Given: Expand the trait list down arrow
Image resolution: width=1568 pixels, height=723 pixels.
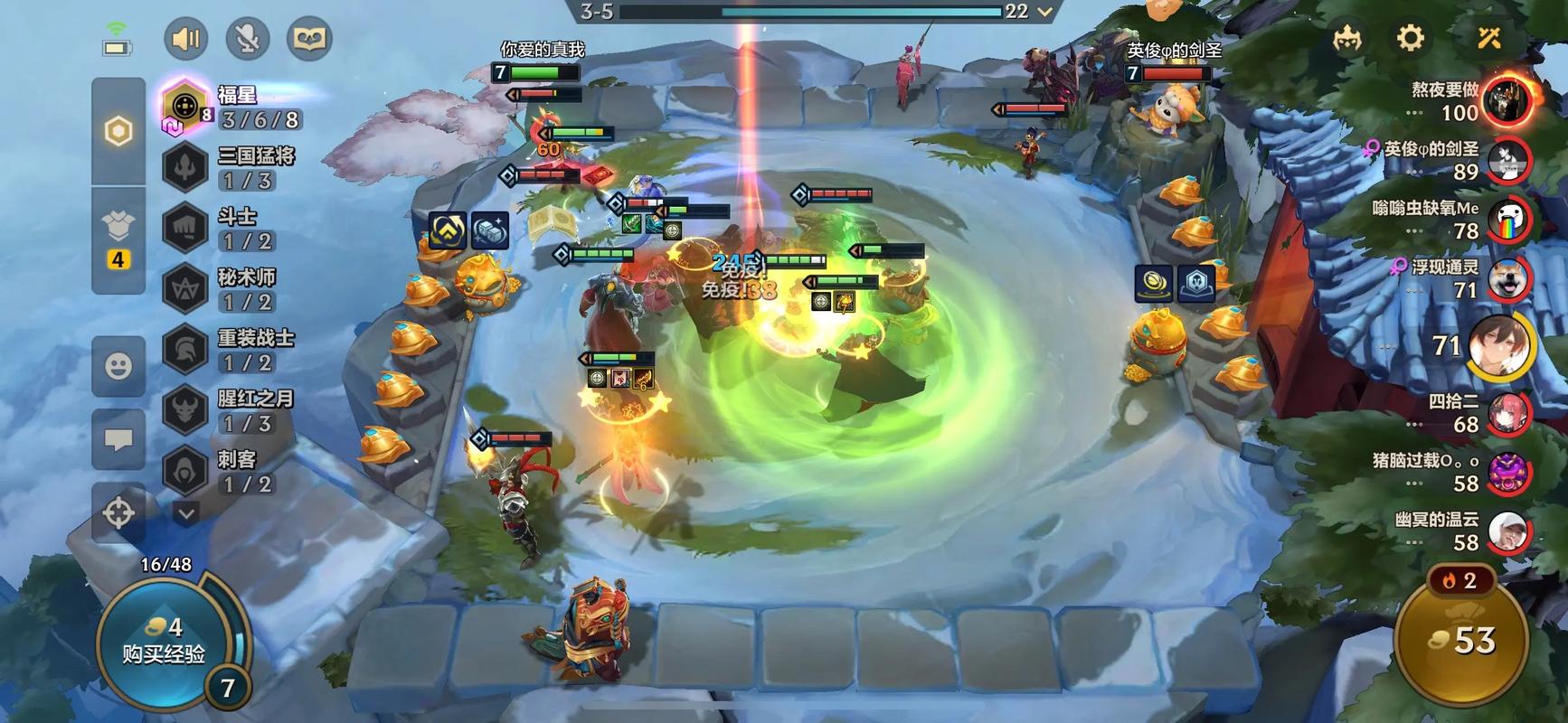Looking at the screenshot, I should pyautogui.click(x=186, y=514).
